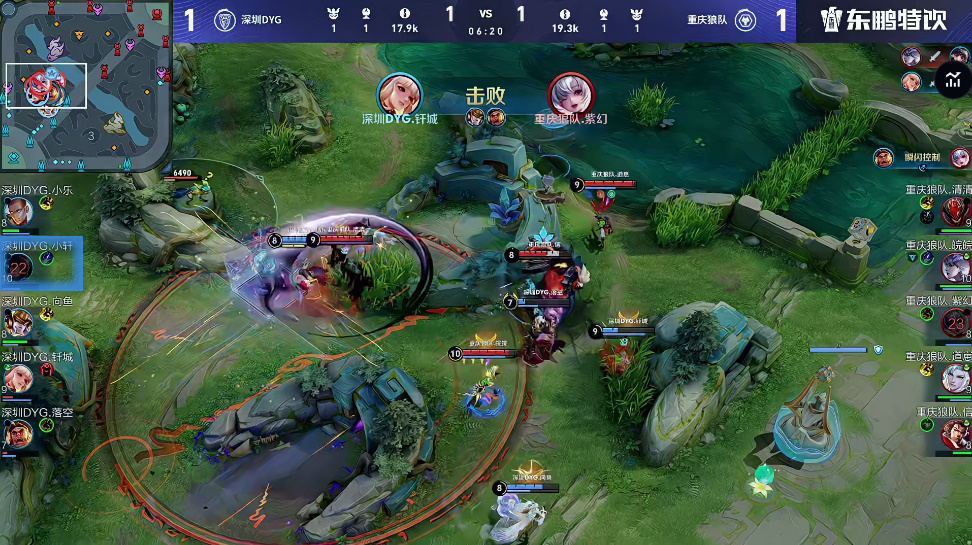This screenshot has height=545, width=972.
Task: Open the 东鹏特饮 sponsor banner
Action: pos(883,20)
